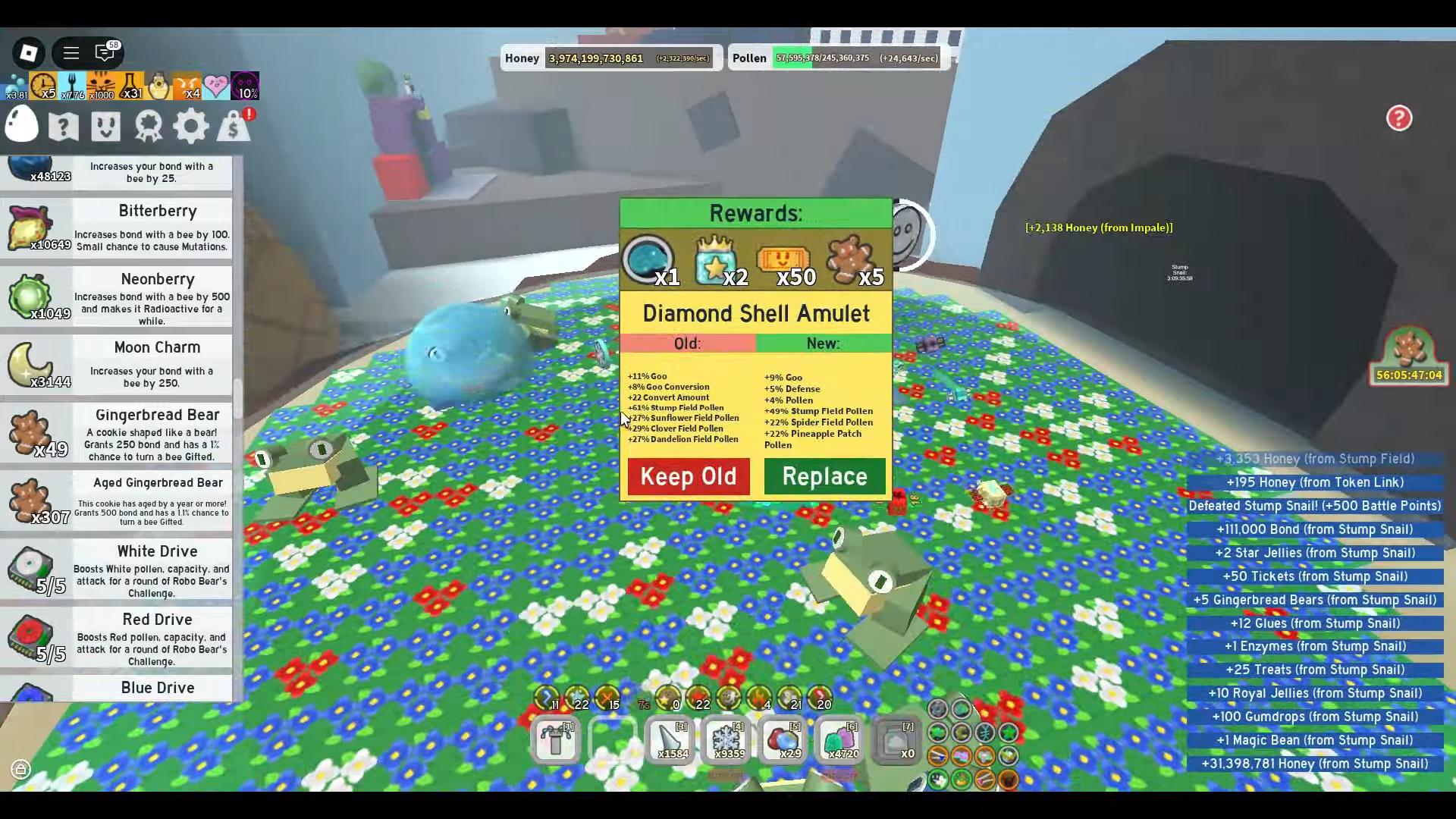
Task: Open the settings gear menu
Action: pyautogui.click(x=190, y=125)
